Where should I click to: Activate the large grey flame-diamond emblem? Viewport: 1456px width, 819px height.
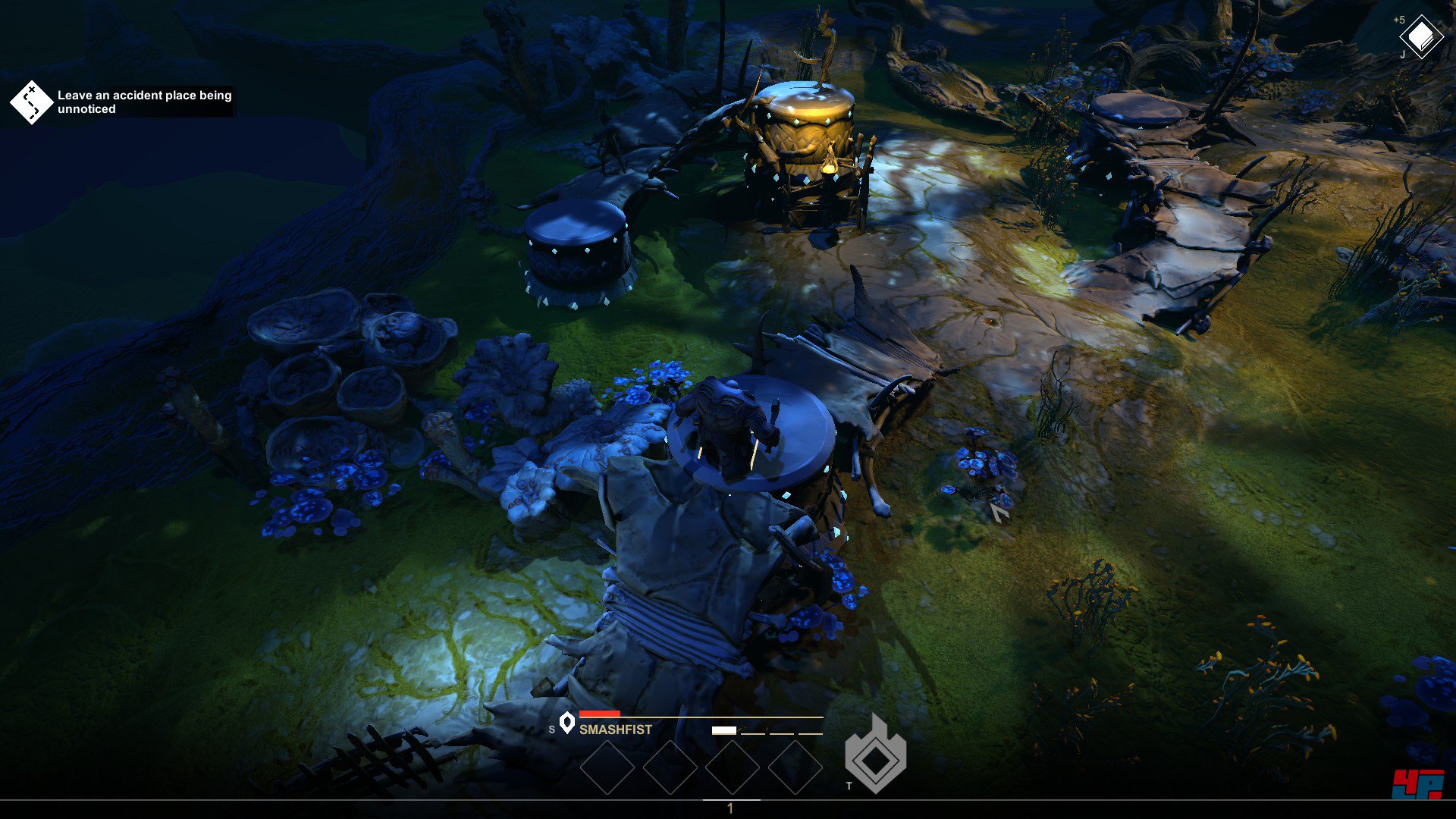(876, 755)
